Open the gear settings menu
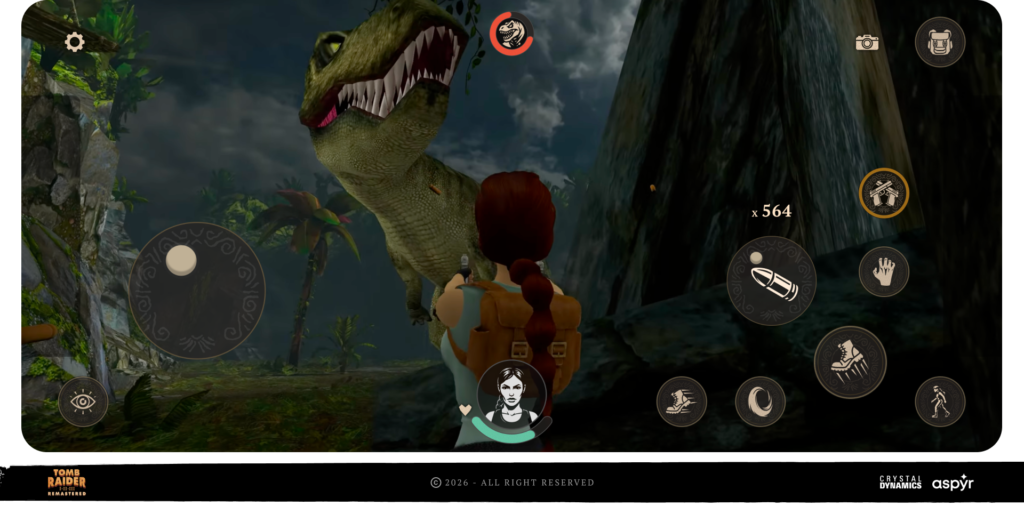The image size is (1024, 506). click(74, 42)
